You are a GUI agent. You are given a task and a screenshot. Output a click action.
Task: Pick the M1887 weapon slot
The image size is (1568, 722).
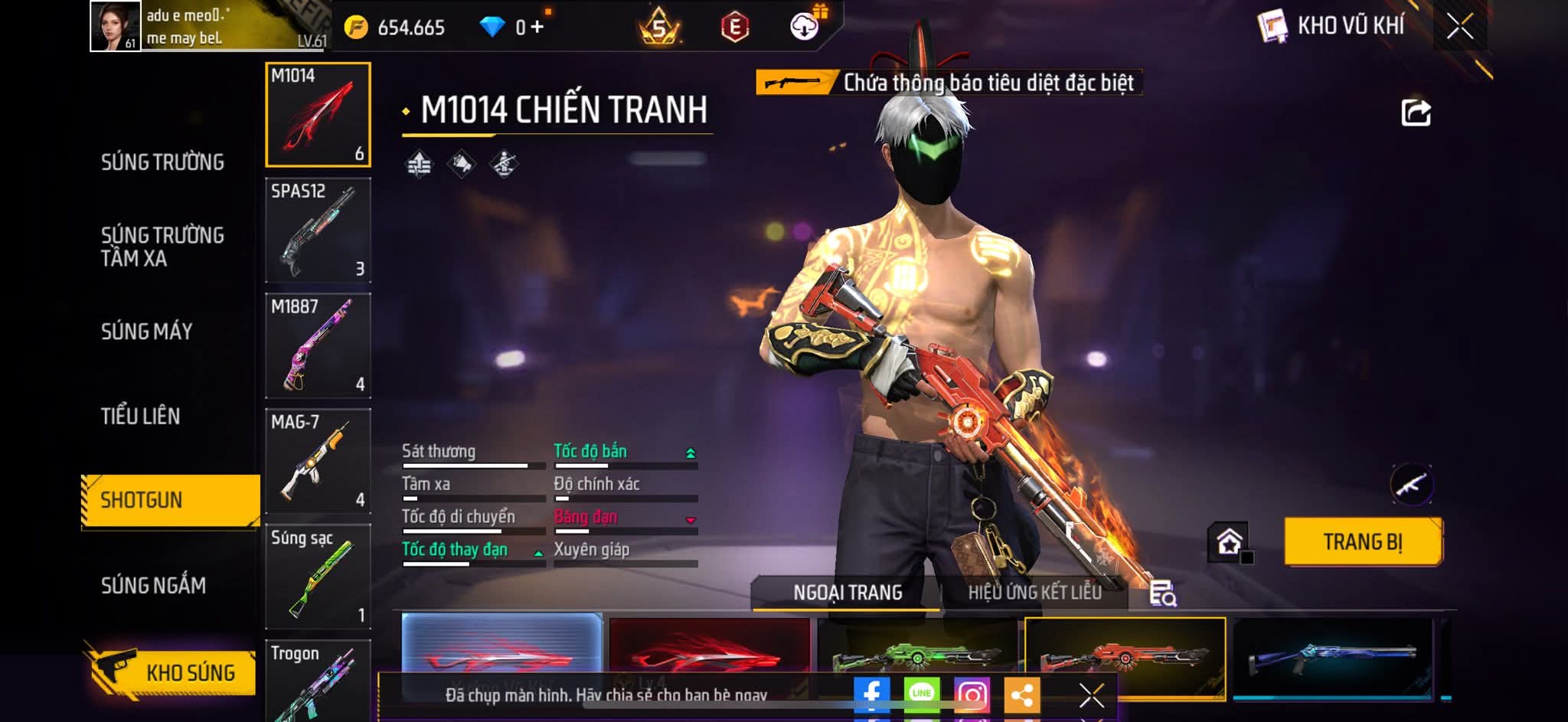point(318,346)
